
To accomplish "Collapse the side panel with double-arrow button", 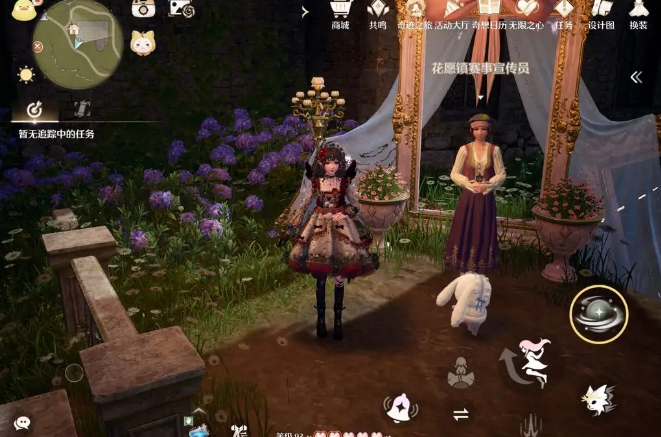I will [x=635, y=77].
